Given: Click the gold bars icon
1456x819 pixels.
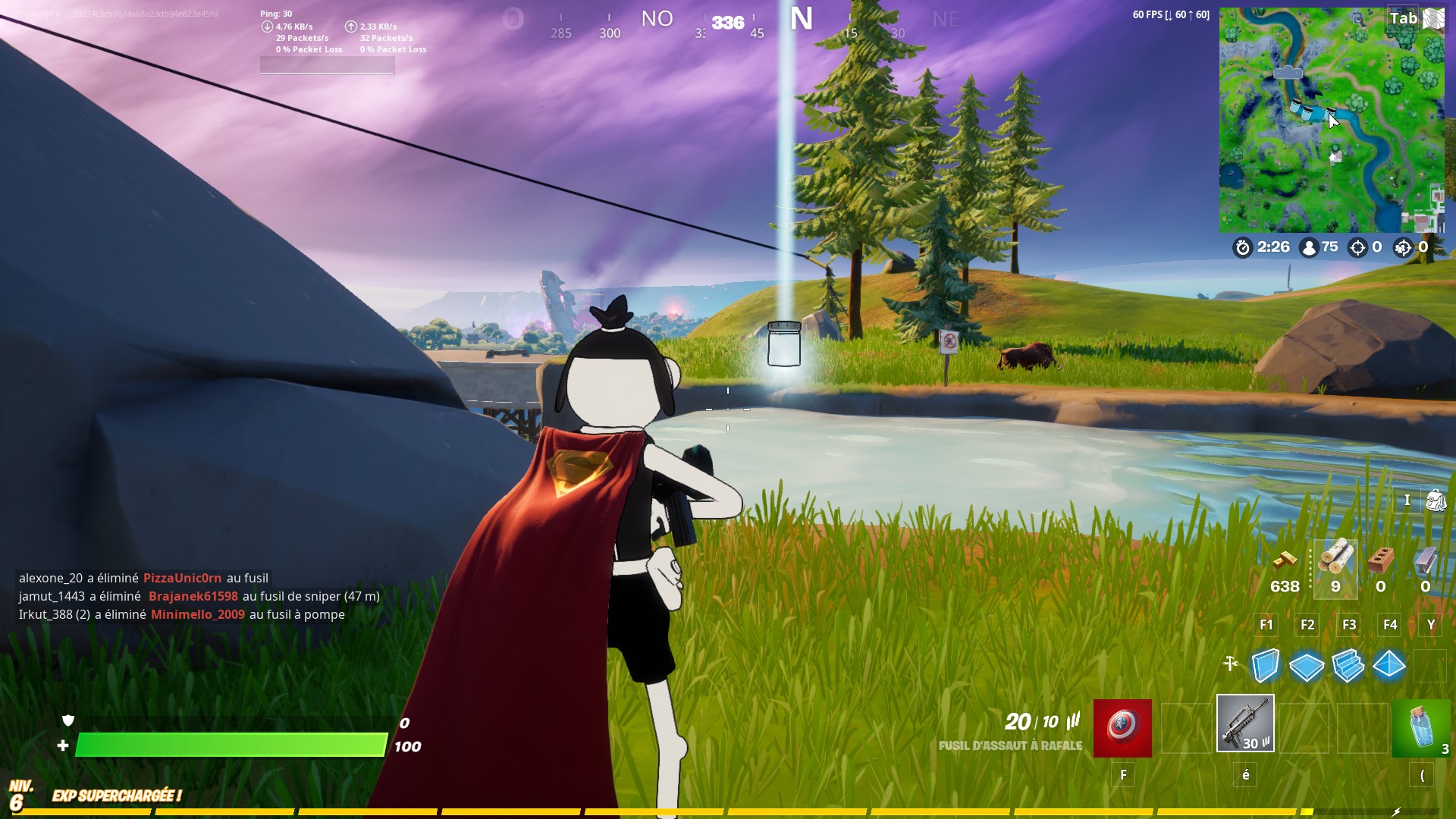Looking at the screenshot, I should (x=1286, y=561).
